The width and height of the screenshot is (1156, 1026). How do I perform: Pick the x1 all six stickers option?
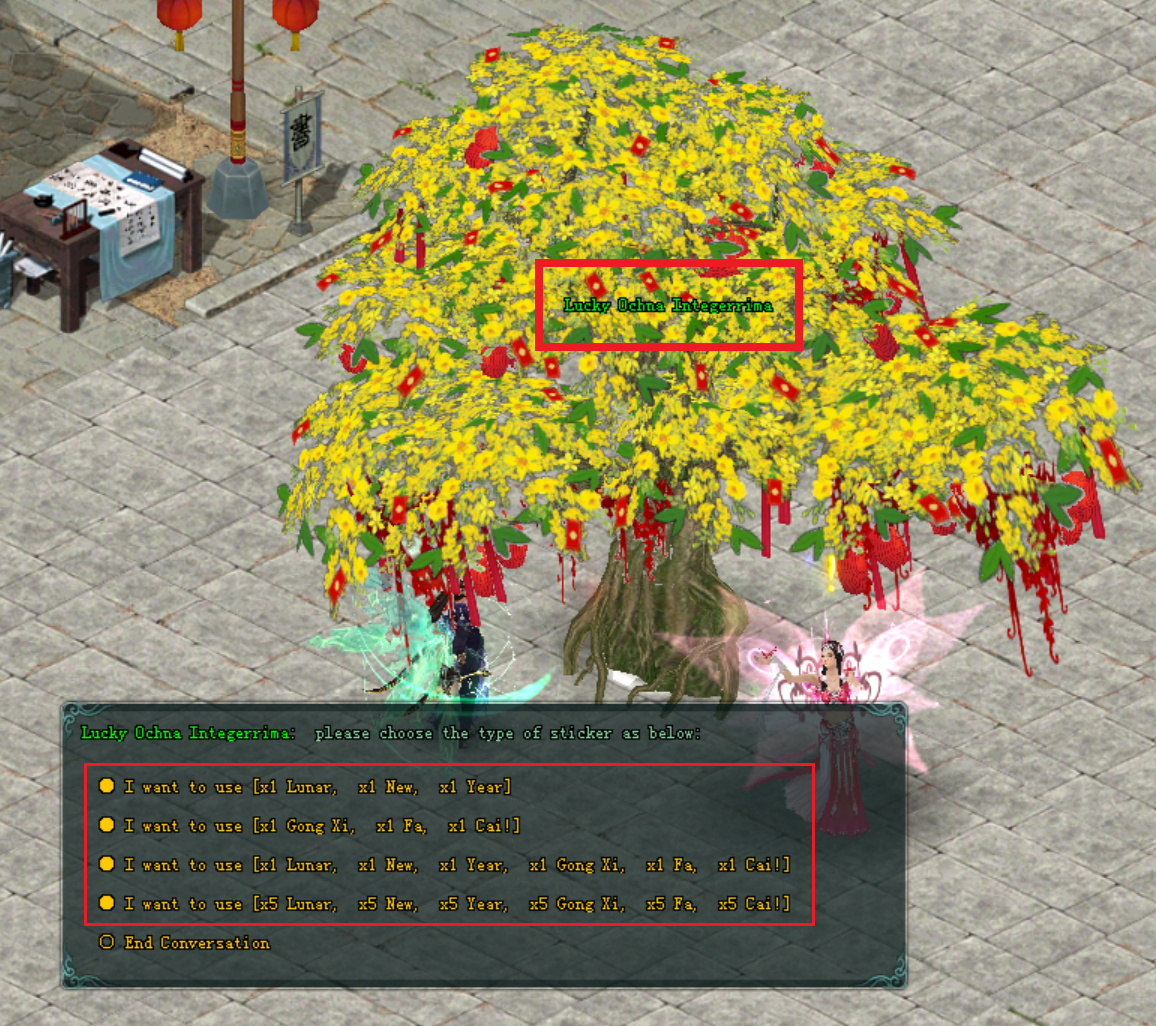pos(457,865)
